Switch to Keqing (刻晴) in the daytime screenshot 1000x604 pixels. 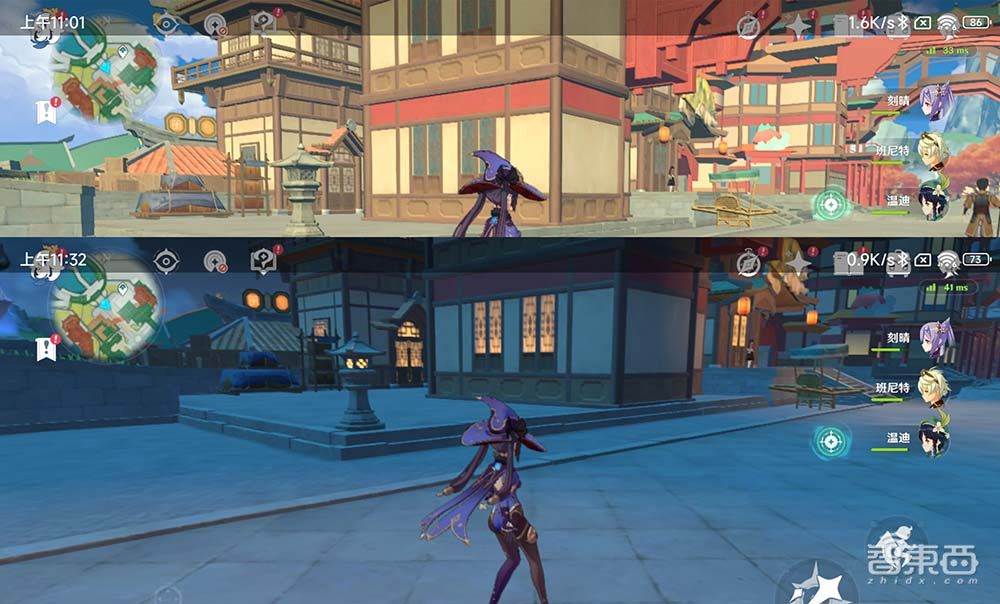(936, 102)
